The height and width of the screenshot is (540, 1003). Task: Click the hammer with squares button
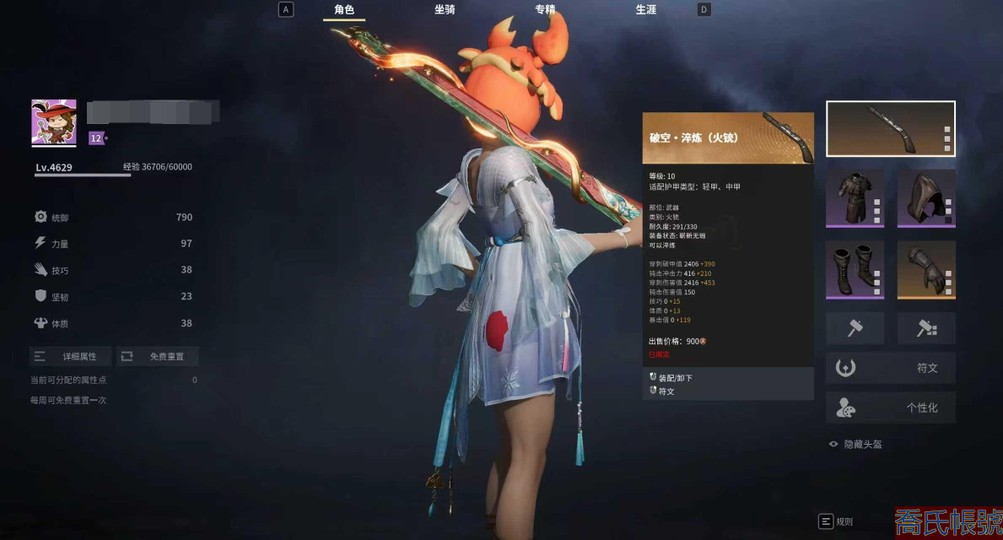click(x=926, y=328)
